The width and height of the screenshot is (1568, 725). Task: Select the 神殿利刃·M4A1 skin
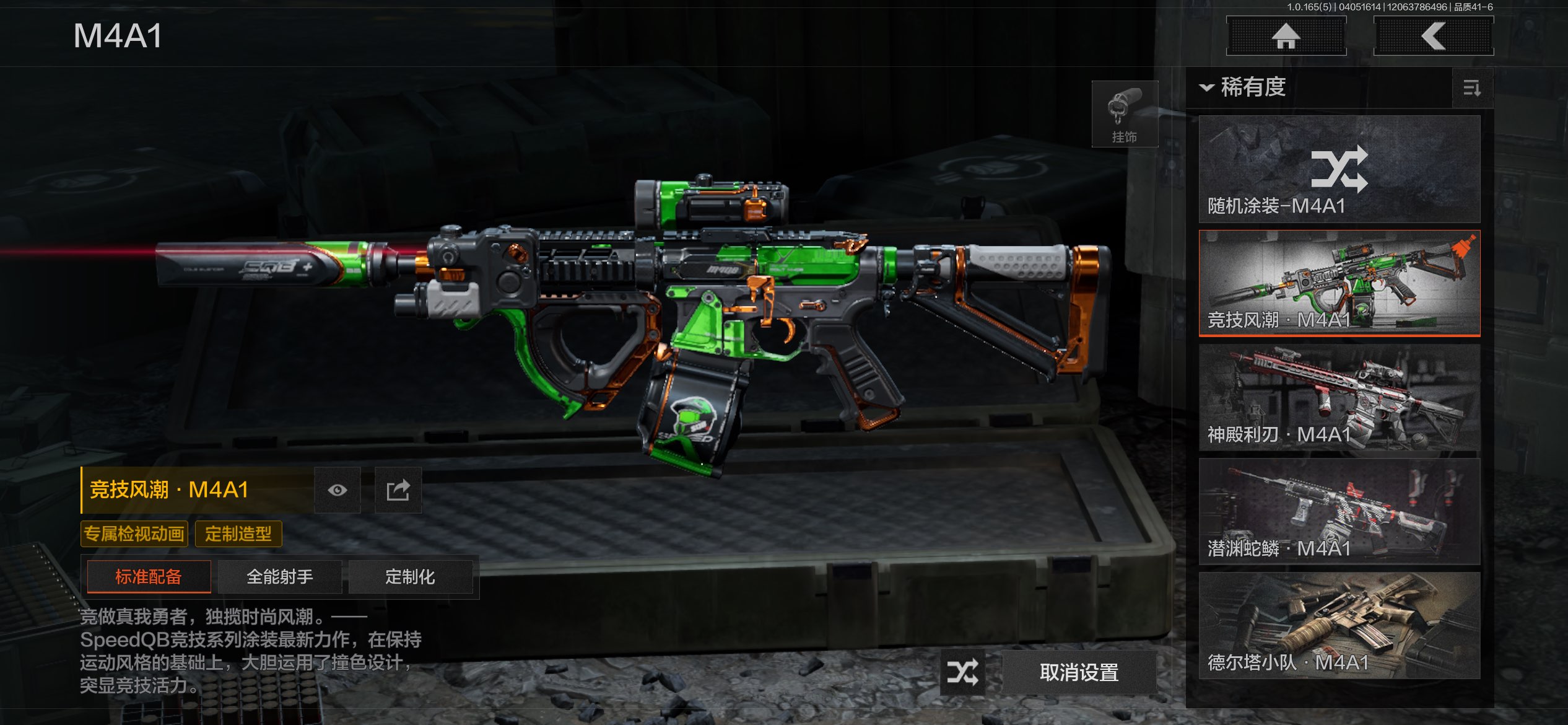tap(1339, 397)
